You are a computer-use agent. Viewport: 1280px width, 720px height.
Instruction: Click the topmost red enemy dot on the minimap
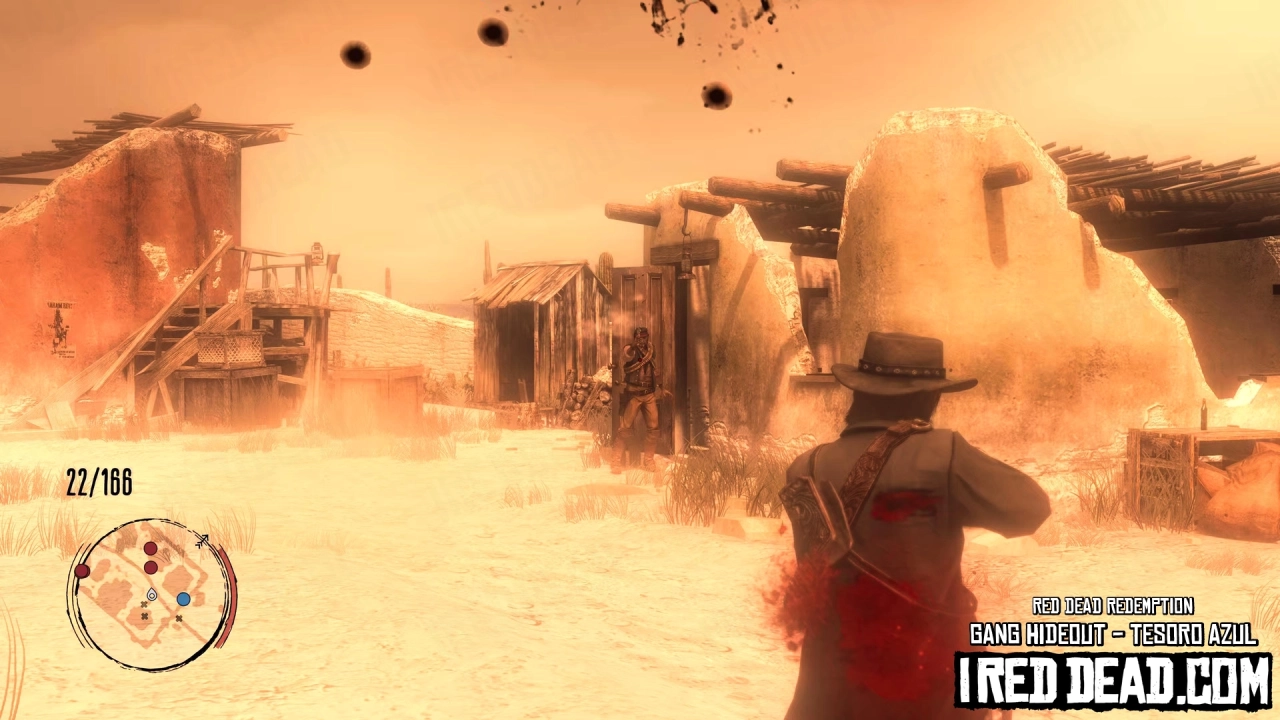150,549
